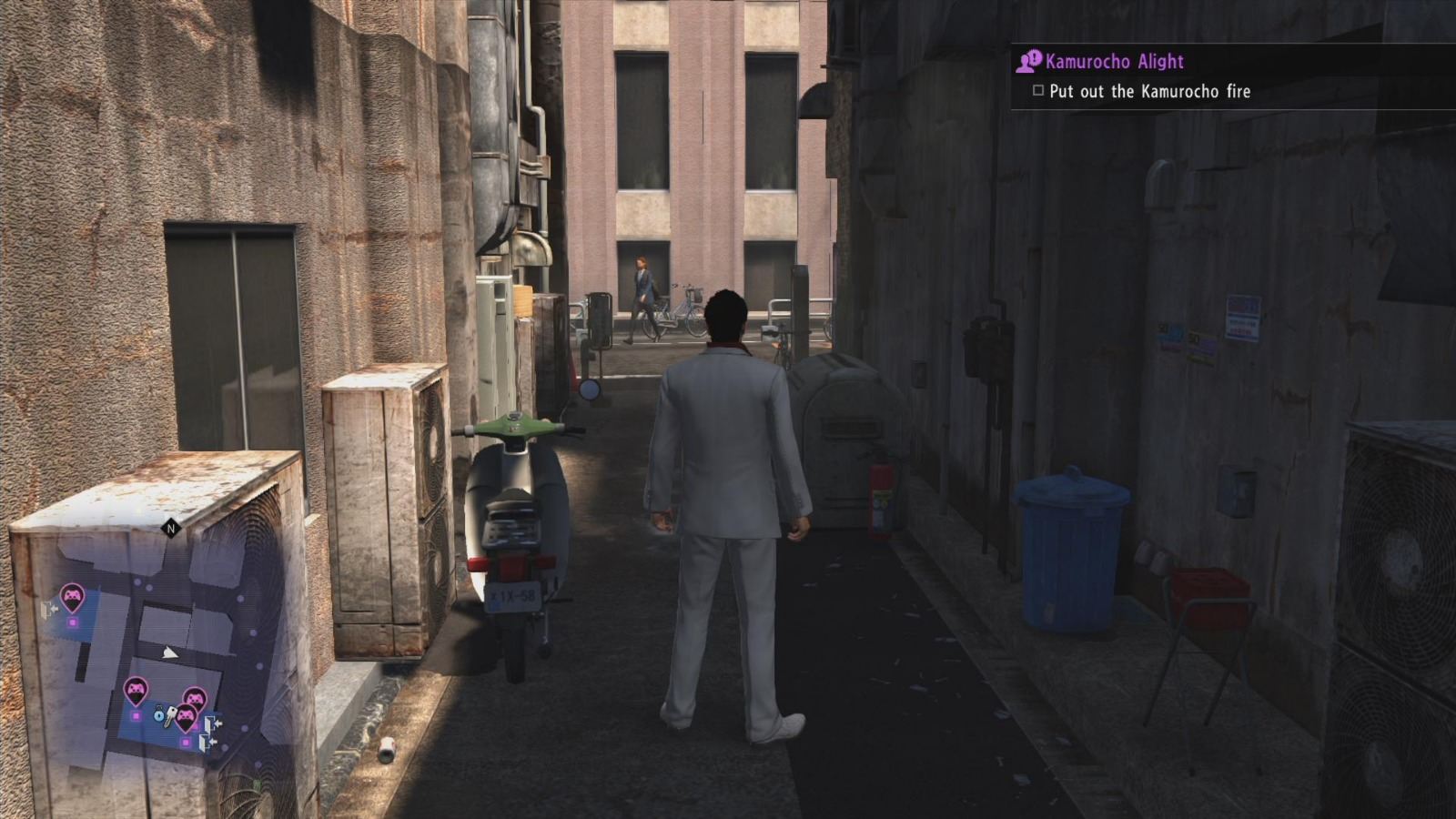Click the top-left controller pin on the minimap

pos(73,596)
